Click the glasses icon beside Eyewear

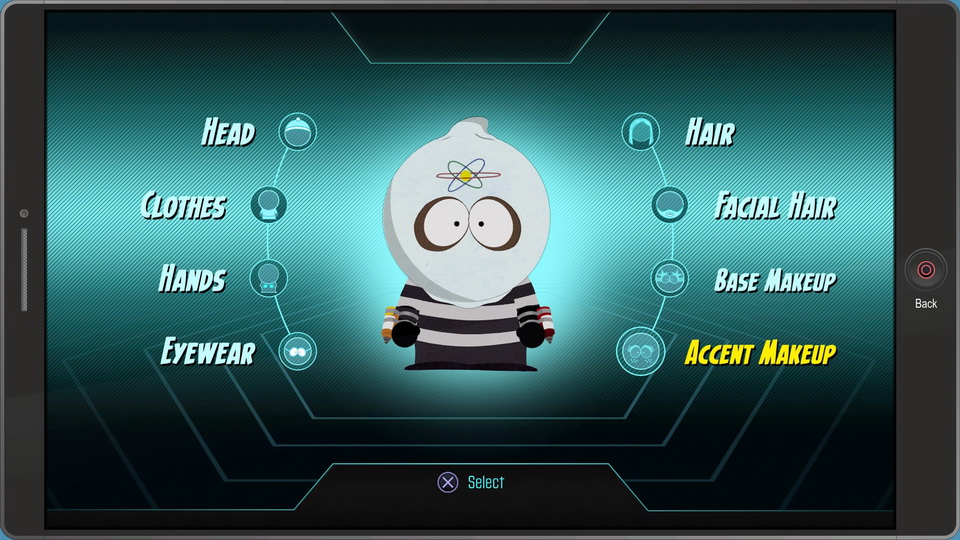[297, 351]
